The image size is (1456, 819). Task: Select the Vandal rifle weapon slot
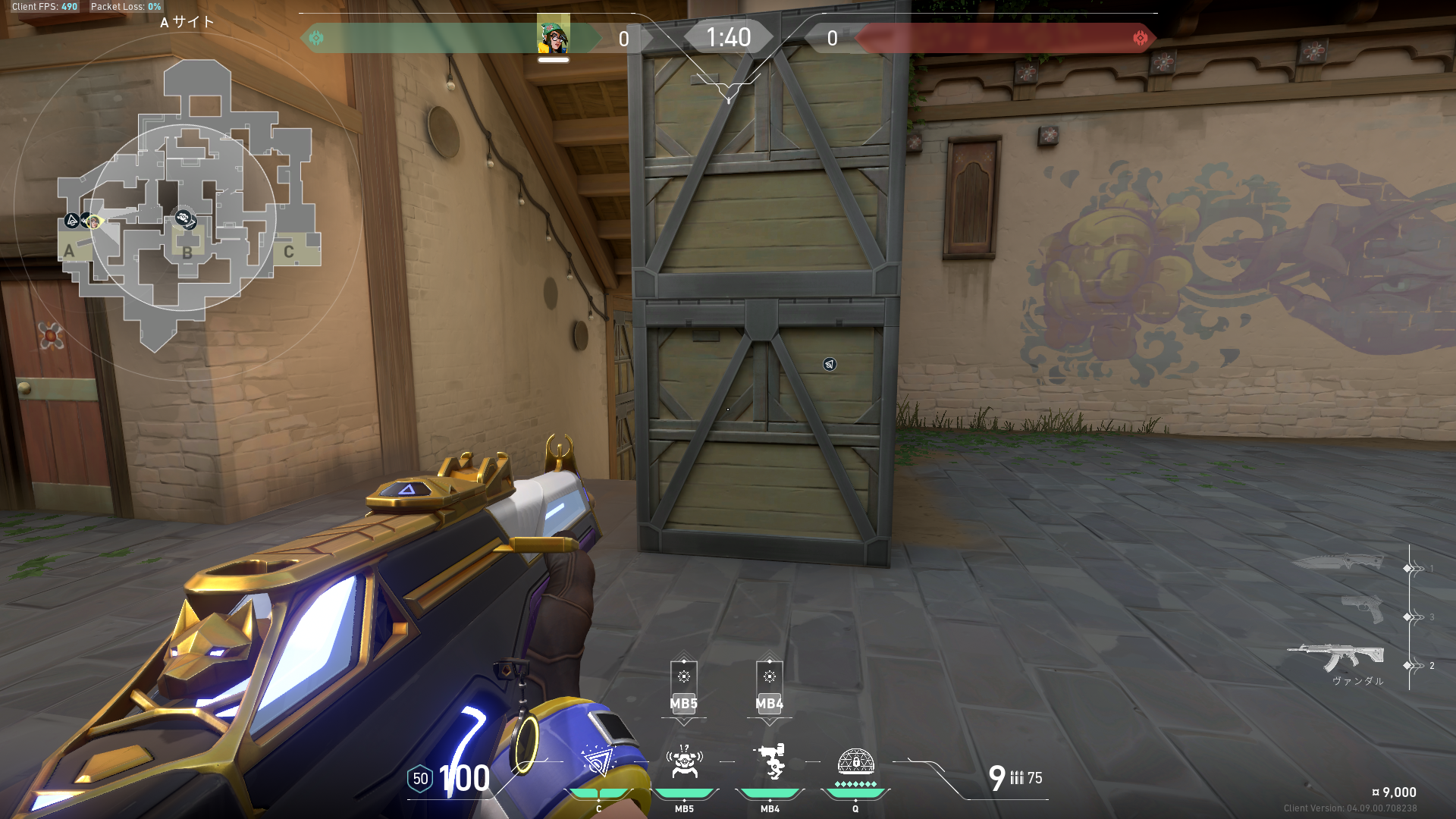point(1336,657)
